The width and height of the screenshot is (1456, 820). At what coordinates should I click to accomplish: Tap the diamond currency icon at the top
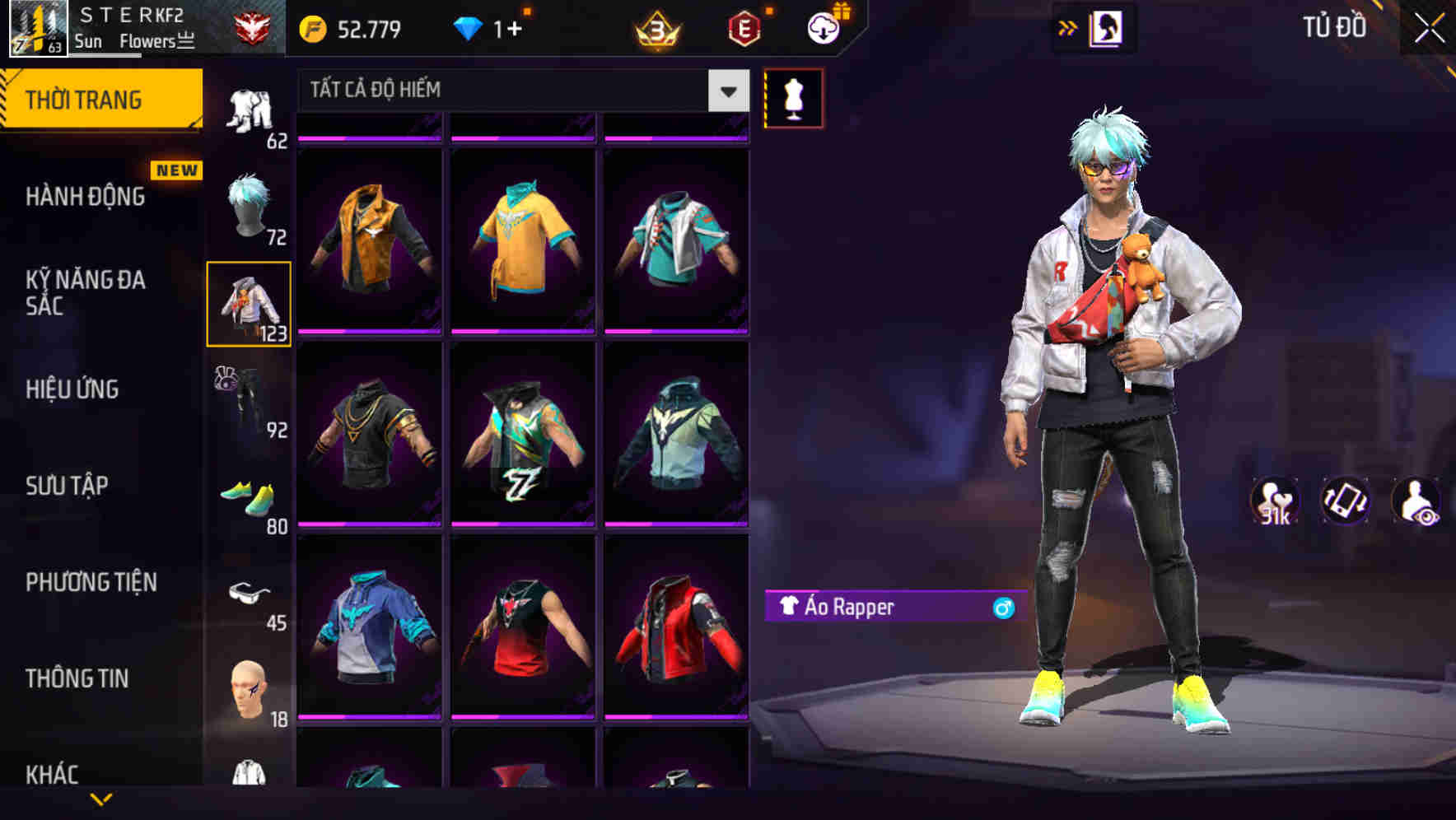tap(469, 26)
